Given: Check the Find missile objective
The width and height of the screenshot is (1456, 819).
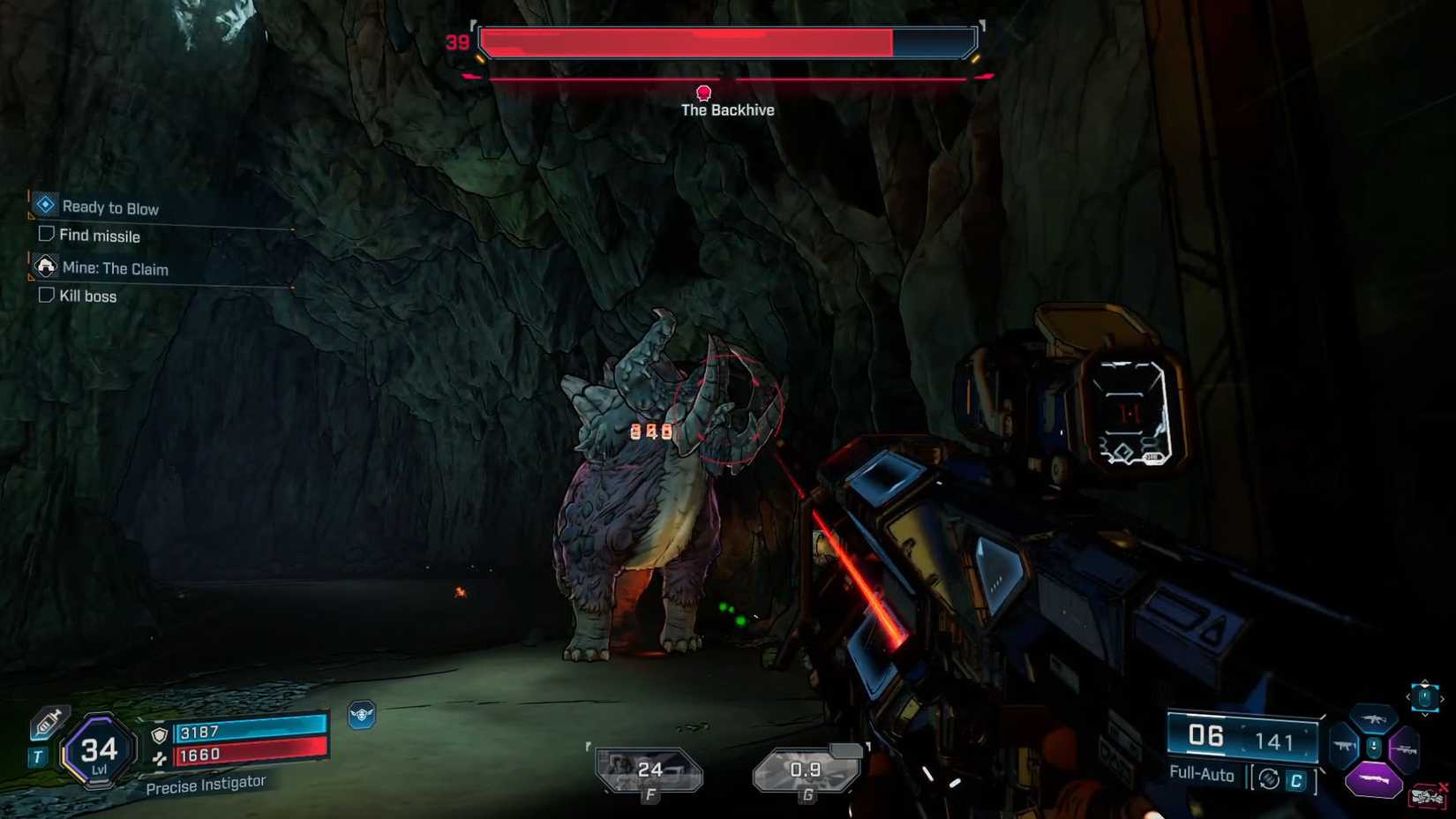Looking at the screenshot, I should (45, 233).
